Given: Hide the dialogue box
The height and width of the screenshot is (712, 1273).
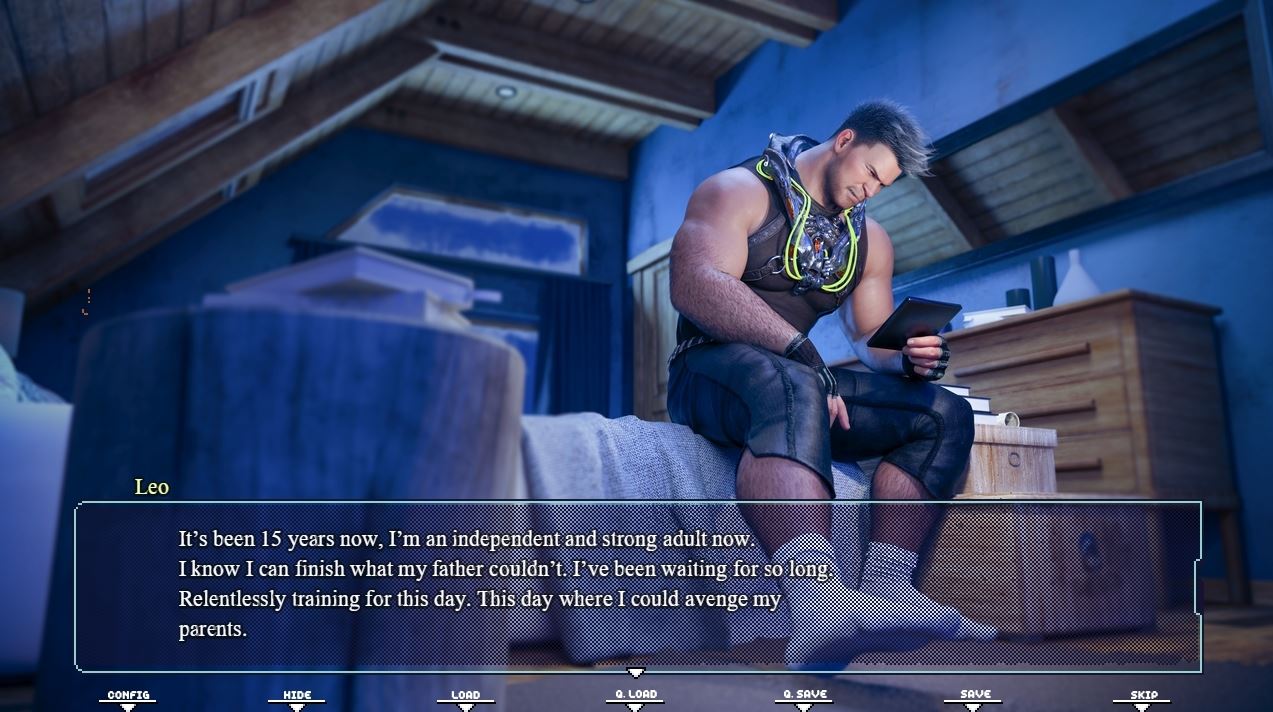Looking at the screenshot, I should (x=297, y=696).
